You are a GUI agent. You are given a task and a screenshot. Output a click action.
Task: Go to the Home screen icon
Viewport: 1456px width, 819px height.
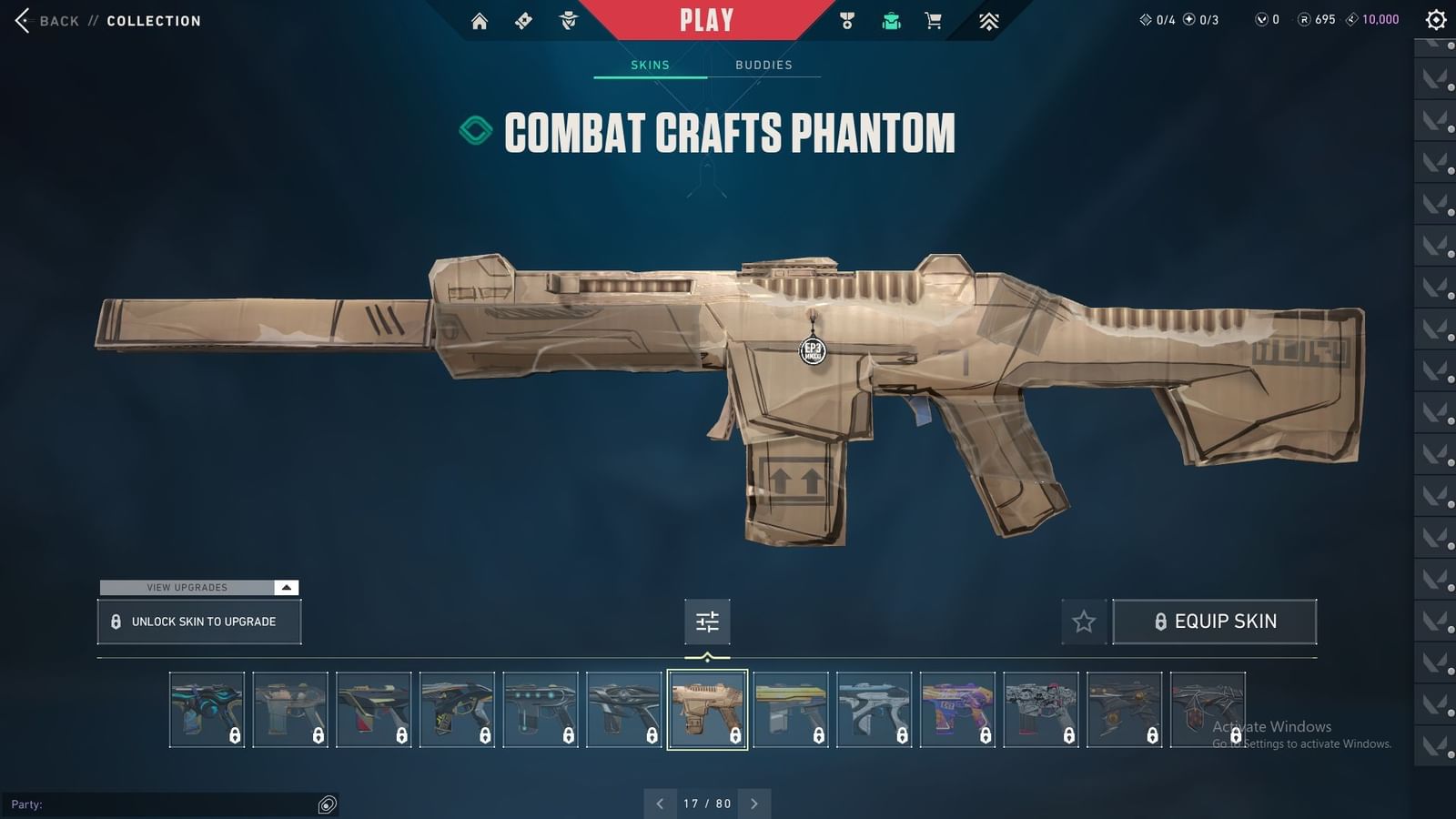tap(480, 19)
